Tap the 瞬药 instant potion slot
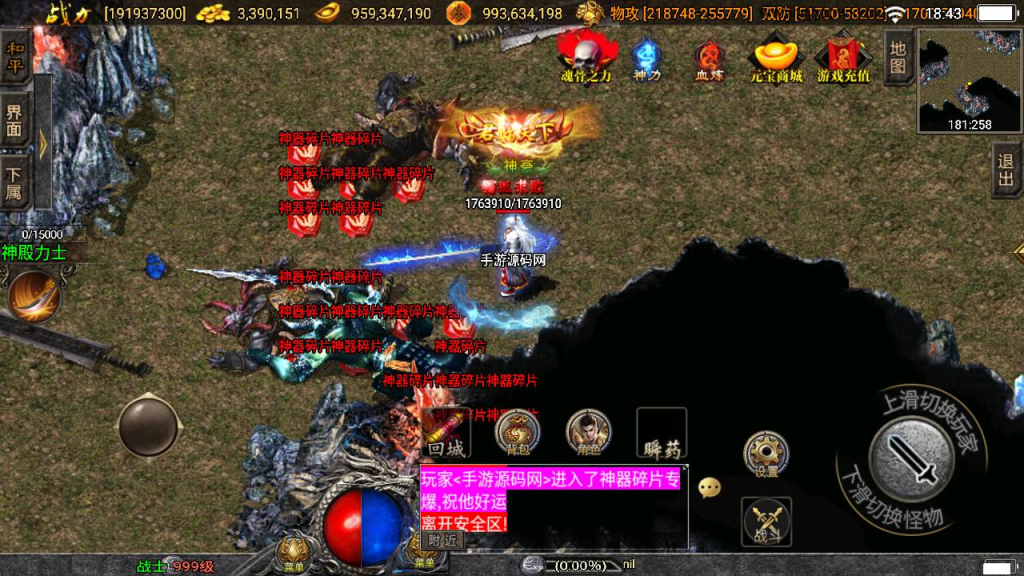Screen dimensions: 1024x576 click(662, 433)
